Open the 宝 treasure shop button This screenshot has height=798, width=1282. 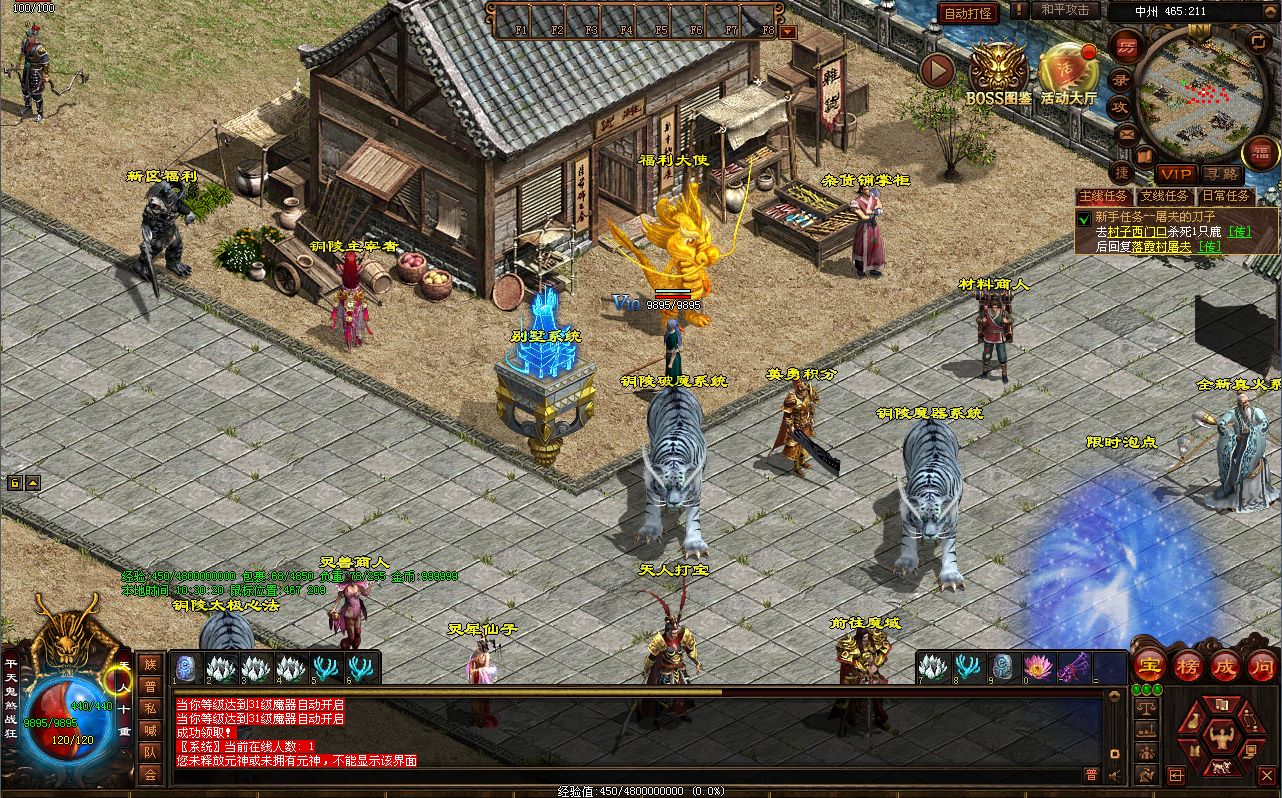pyautogui.click(x=1149, y=666)
